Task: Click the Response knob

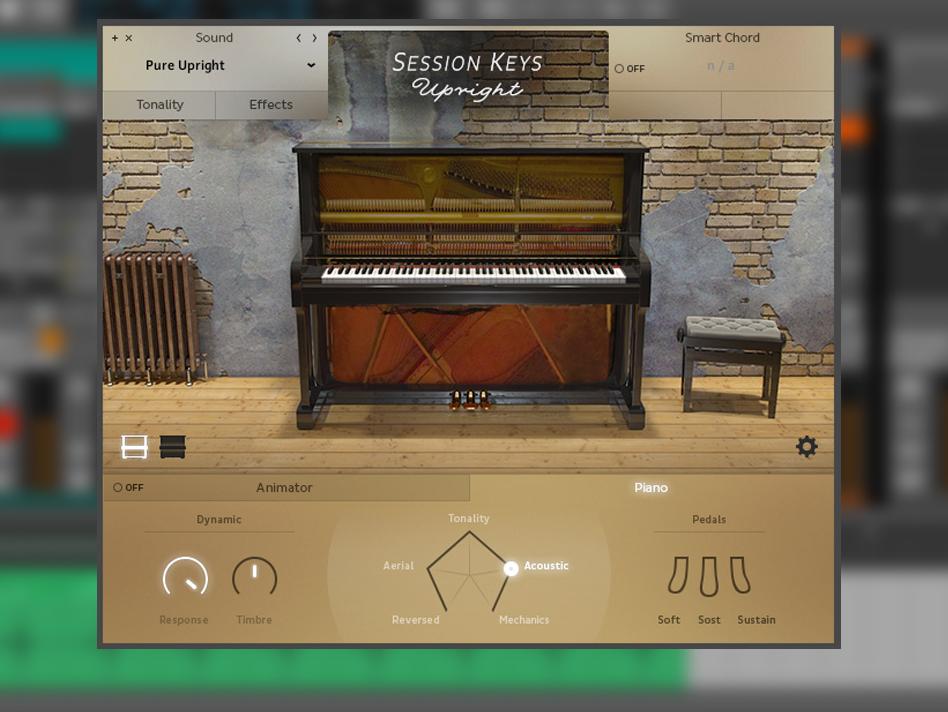Action: click(x=185, y=578)
